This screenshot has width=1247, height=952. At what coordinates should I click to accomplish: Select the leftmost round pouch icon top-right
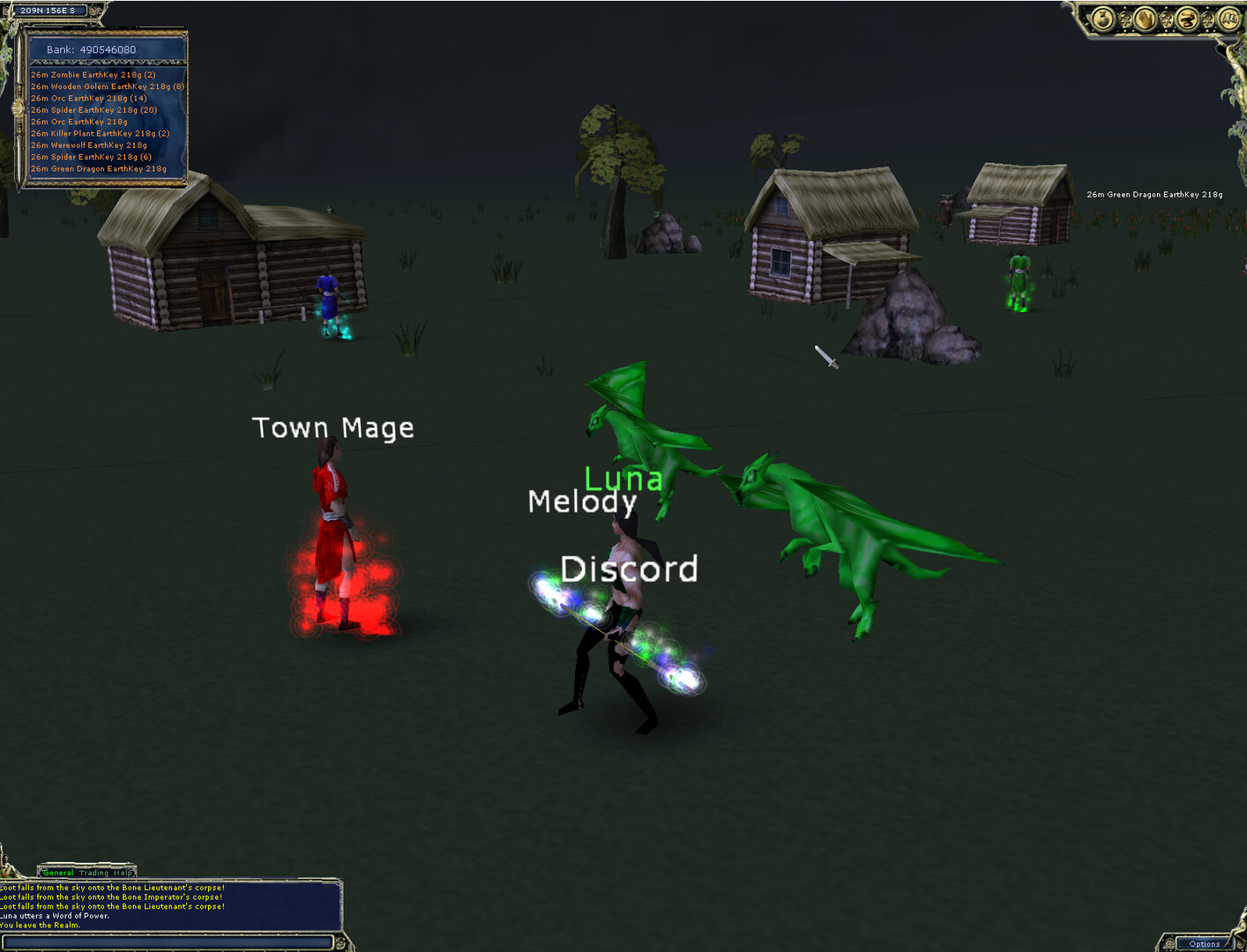(x=1102, y=19)
